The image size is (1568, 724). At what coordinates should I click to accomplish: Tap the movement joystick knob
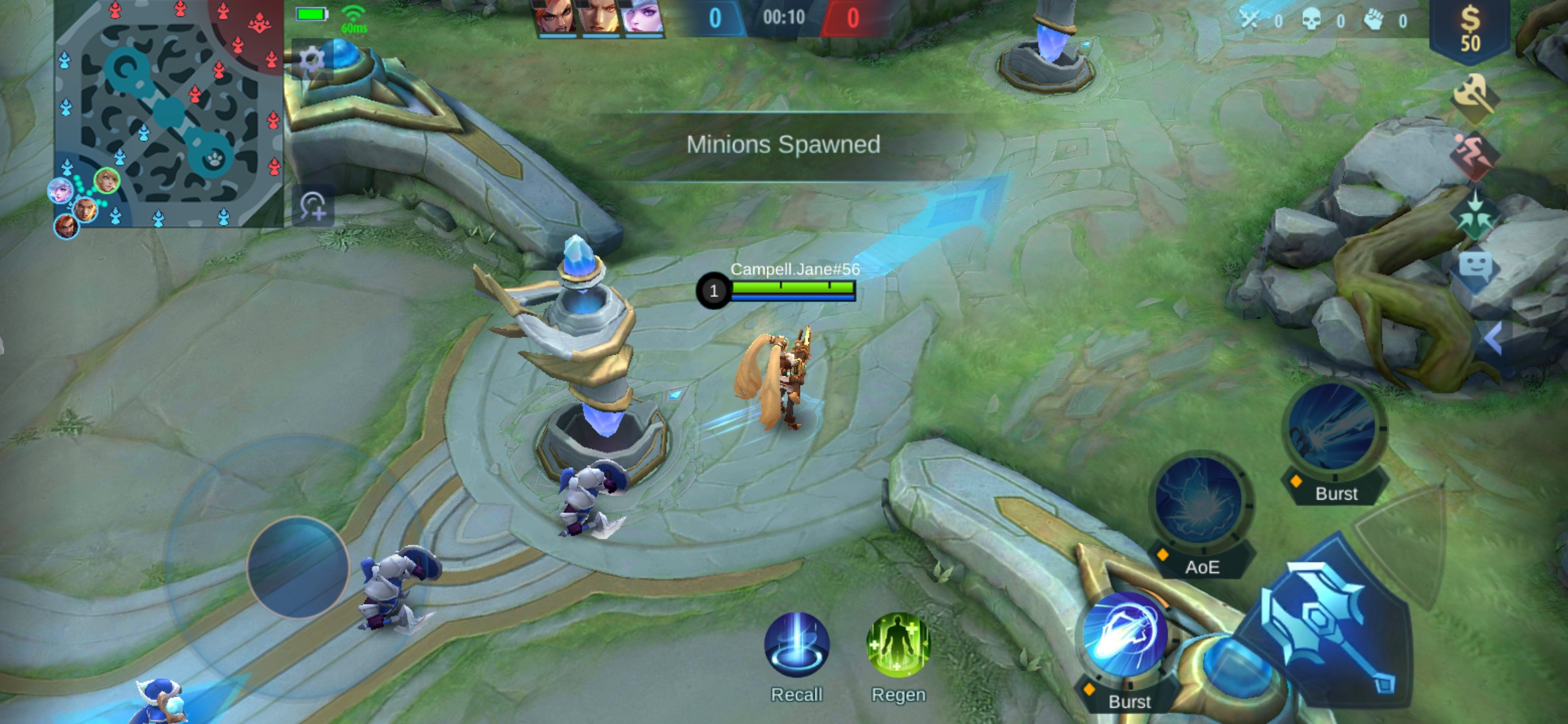[x=298, y=567]
